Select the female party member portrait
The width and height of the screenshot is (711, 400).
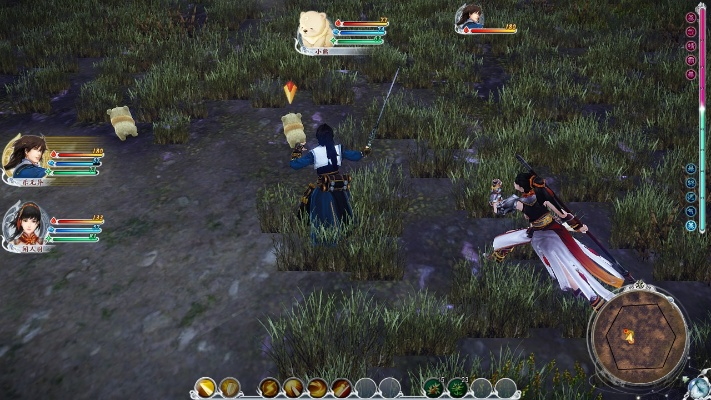(26, 224)
